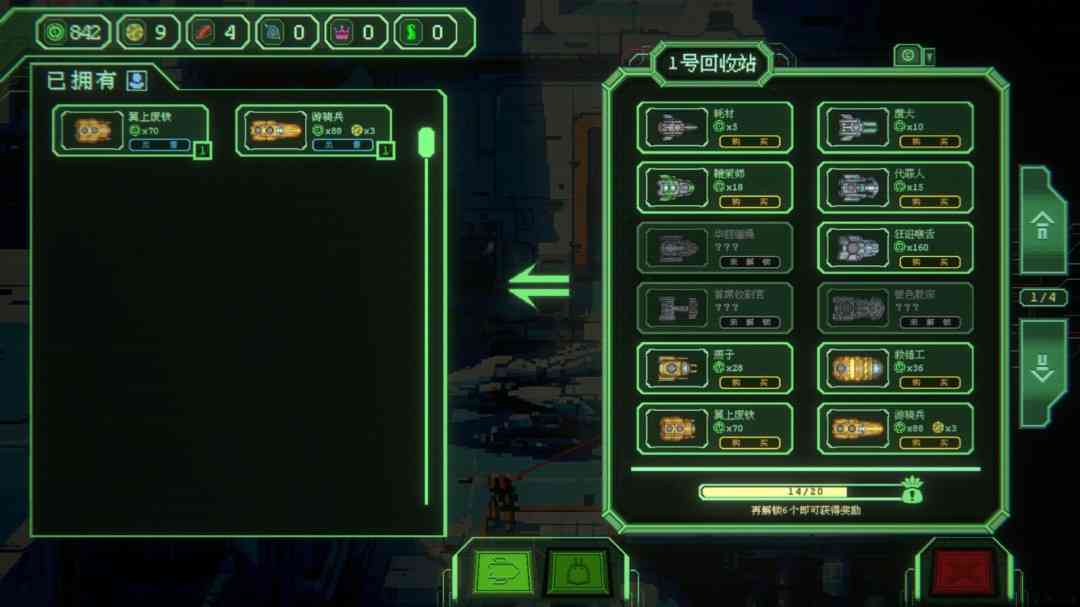Open the currency filter dropdown above the shop
The width and height of the screenshot is (1080, 607).
coord(914,56)
